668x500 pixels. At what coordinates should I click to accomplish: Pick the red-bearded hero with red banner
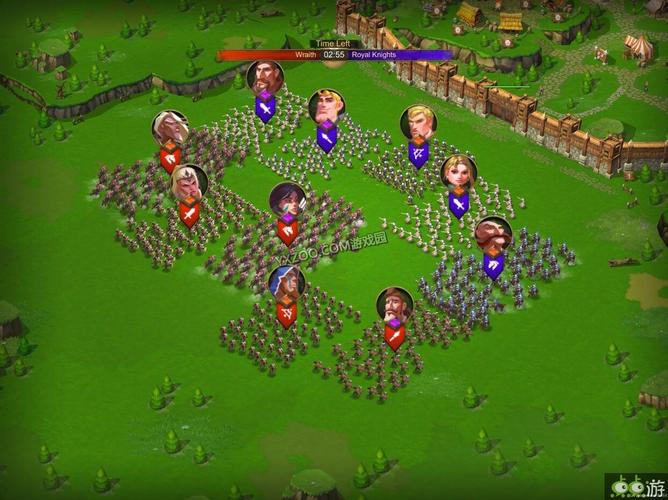point(394,306)
